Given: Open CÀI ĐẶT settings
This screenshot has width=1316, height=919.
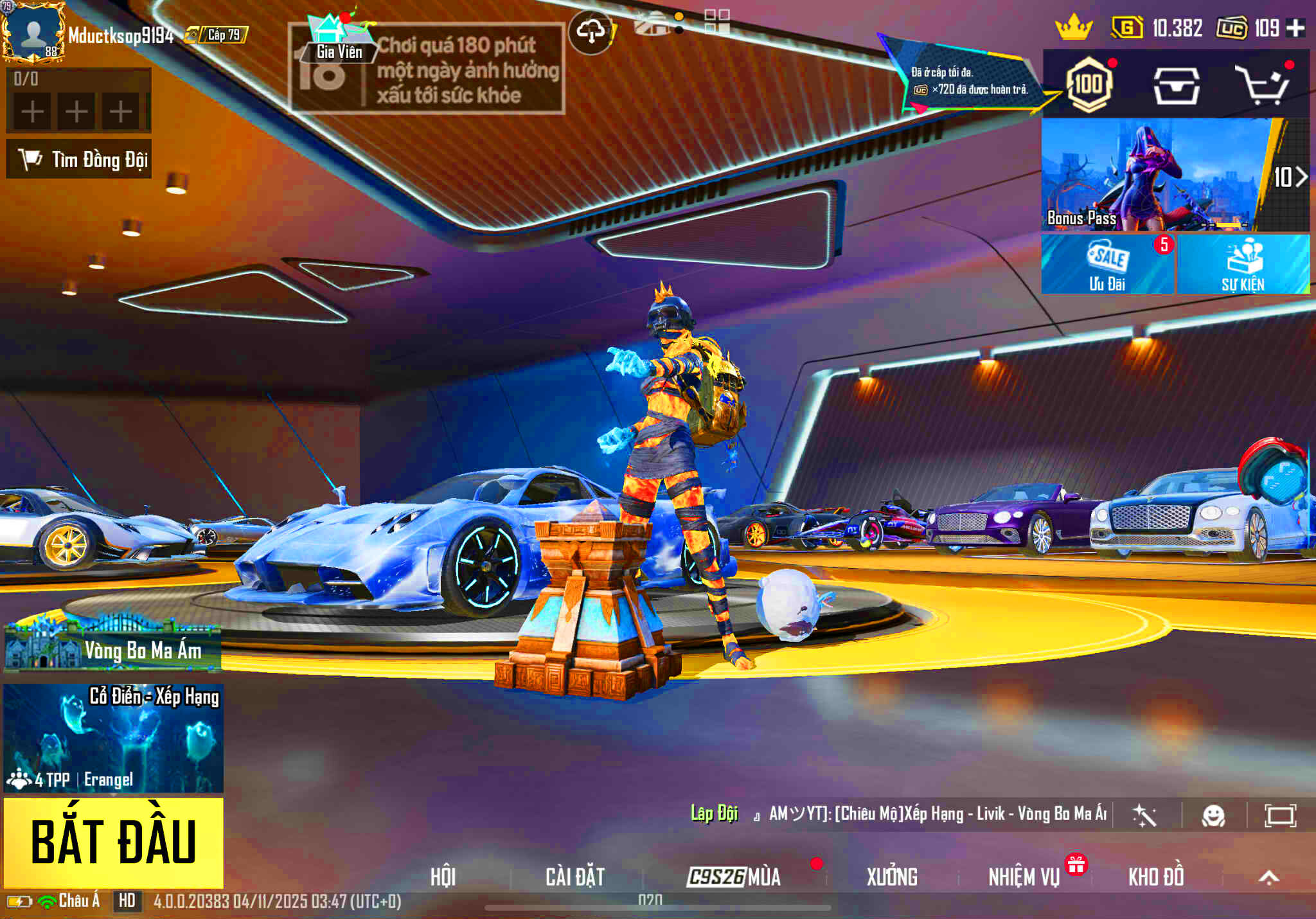Looking at the screenshot, I should pos(575,877).
